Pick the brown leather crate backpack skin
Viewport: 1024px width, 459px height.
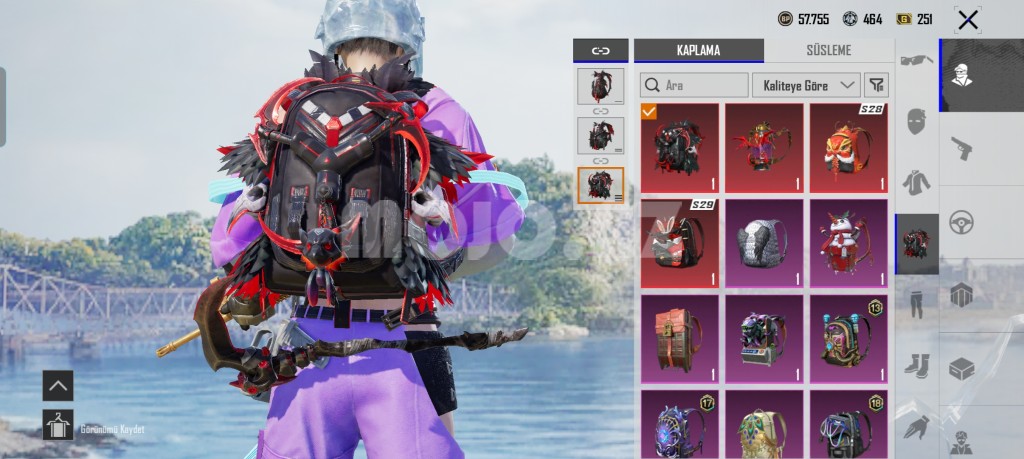pos(679,338)
